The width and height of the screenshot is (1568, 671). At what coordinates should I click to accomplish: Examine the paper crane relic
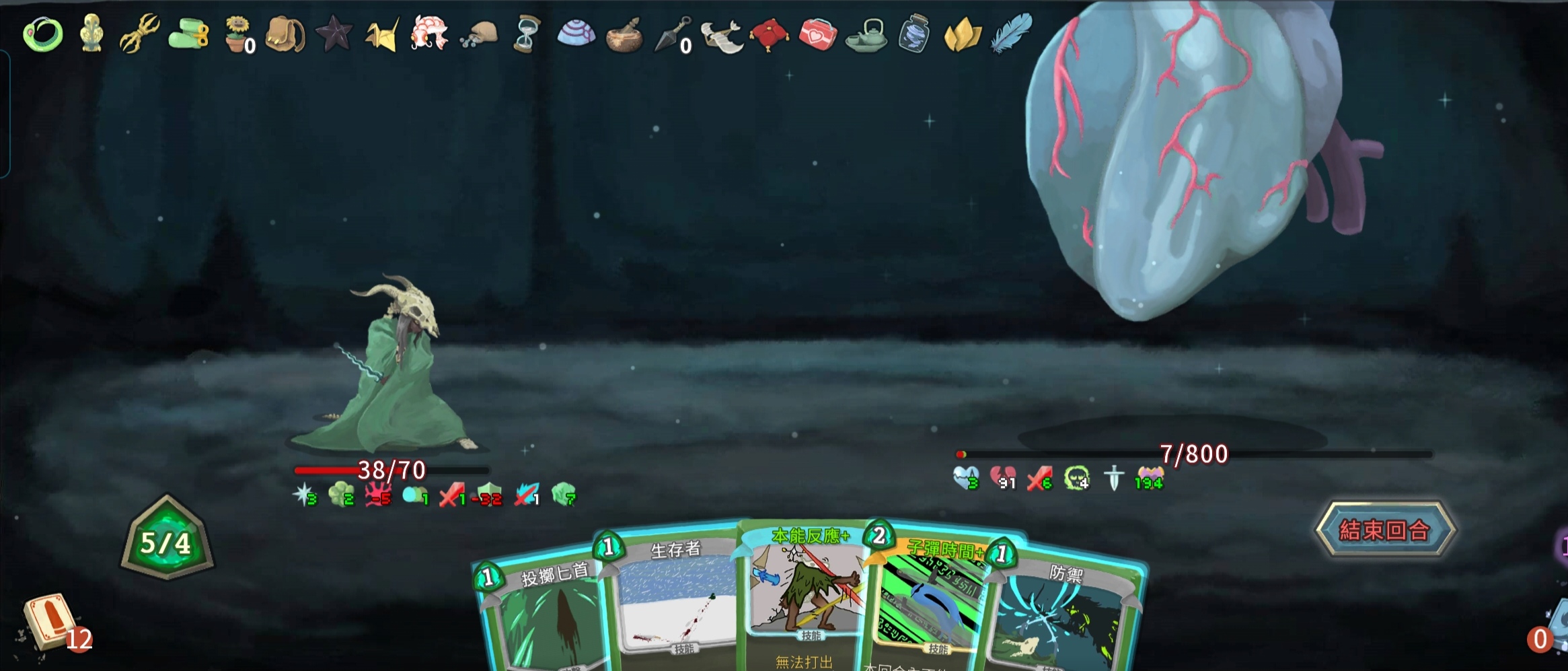click(382, 34)
